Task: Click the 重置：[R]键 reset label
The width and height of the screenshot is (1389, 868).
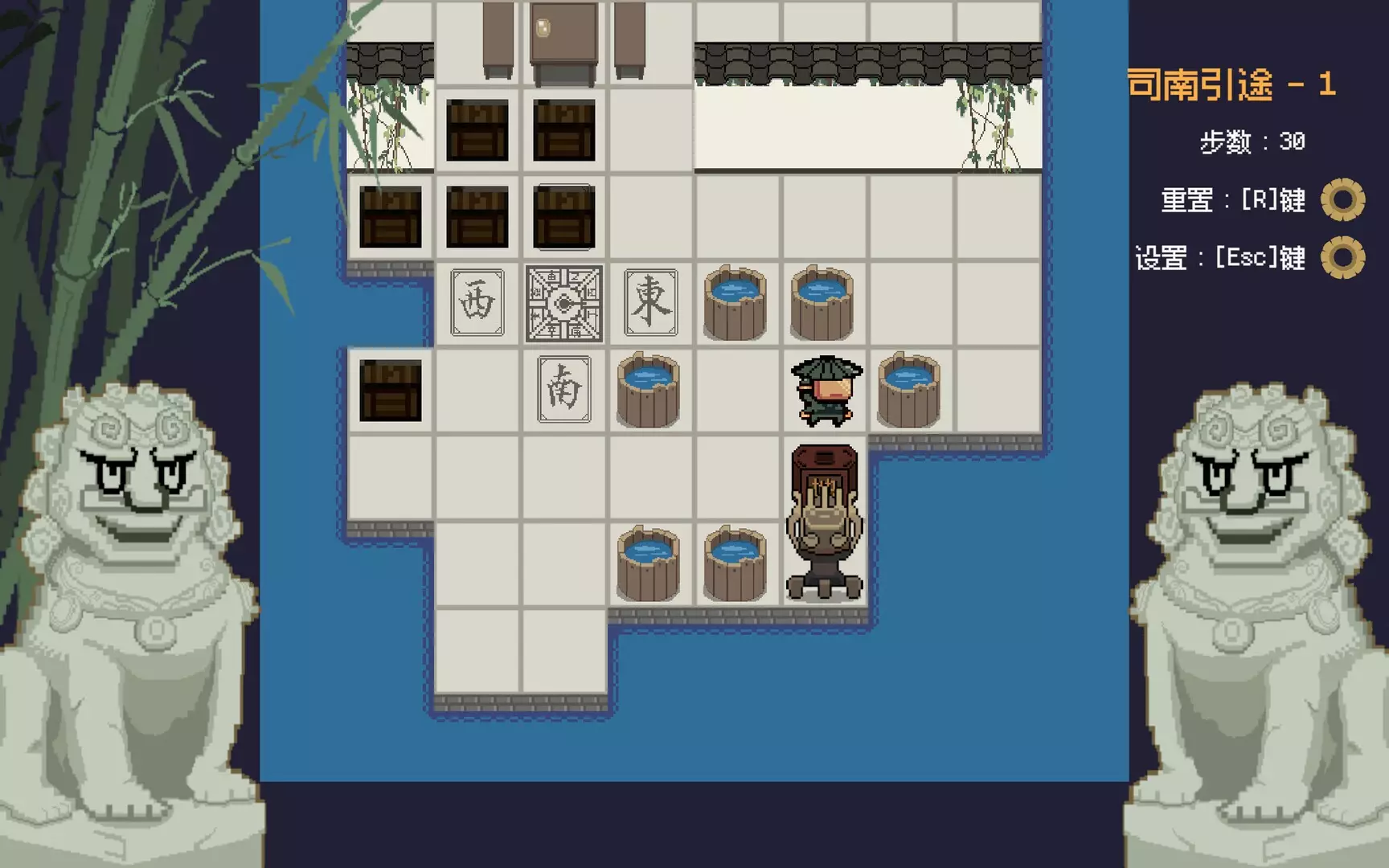Action: 1235,202
